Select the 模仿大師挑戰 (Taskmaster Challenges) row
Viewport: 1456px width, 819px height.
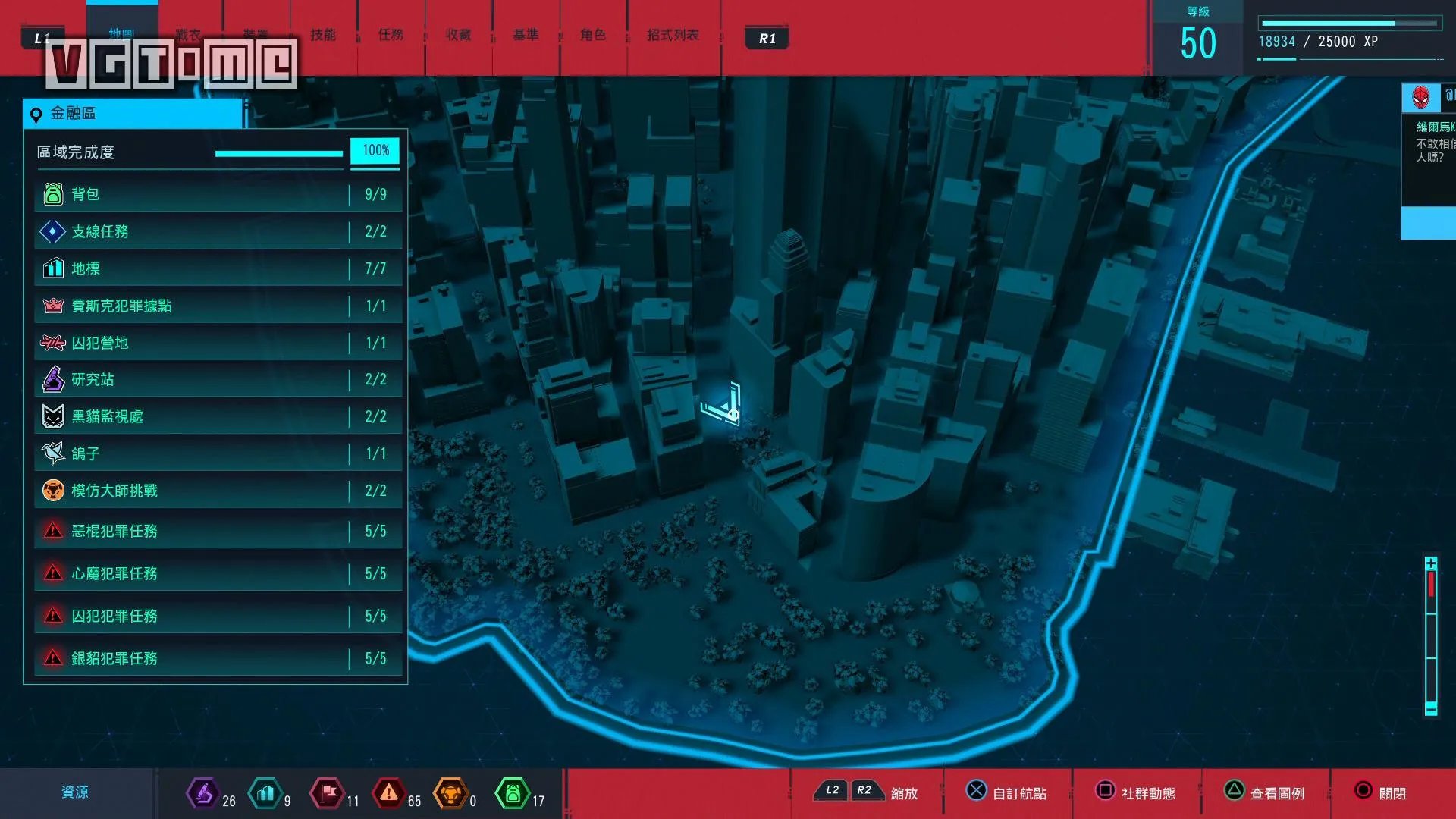click(217, 491)
